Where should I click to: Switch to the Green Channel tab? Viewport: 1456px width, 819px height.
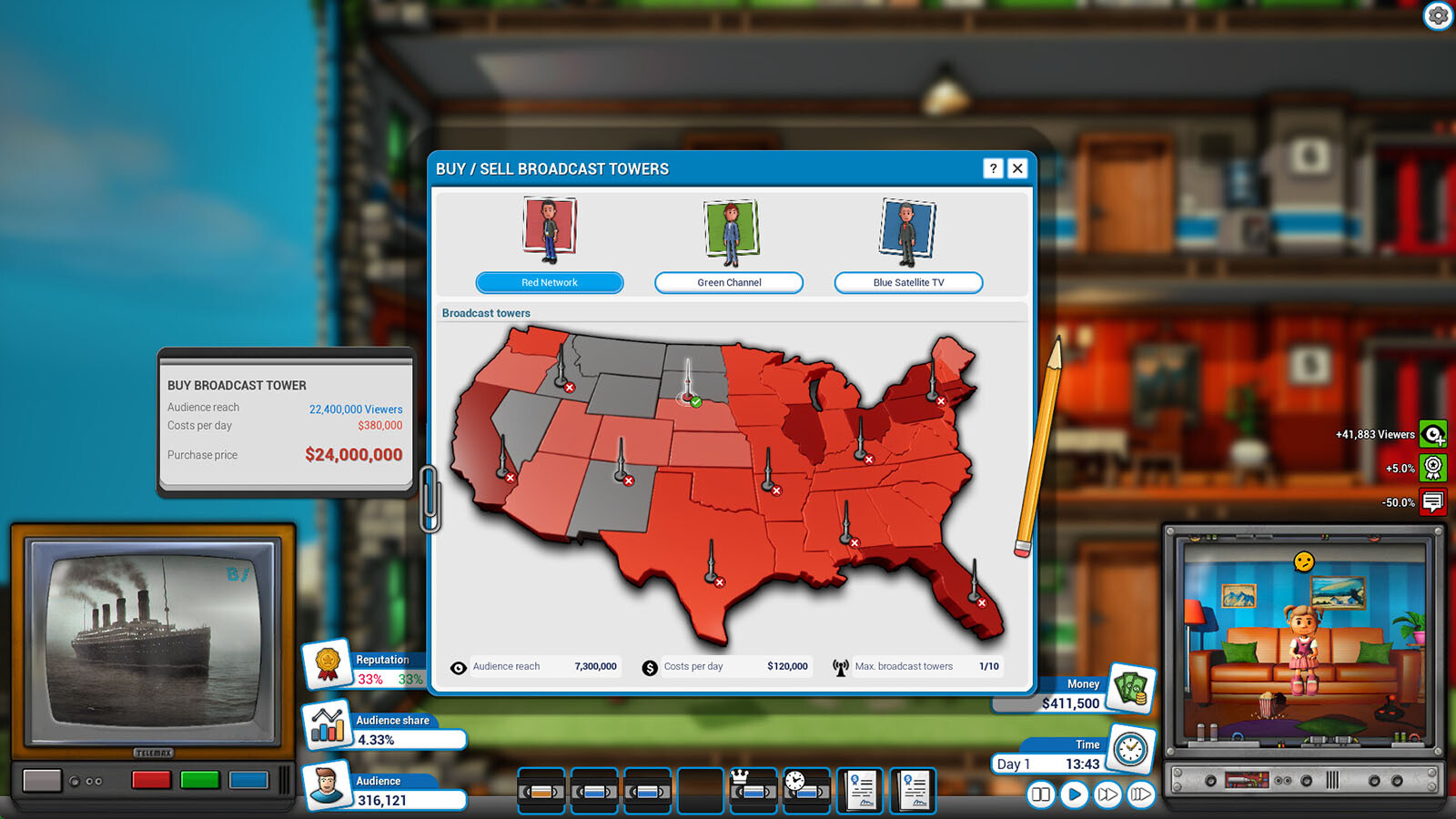[x=729, y=283]
